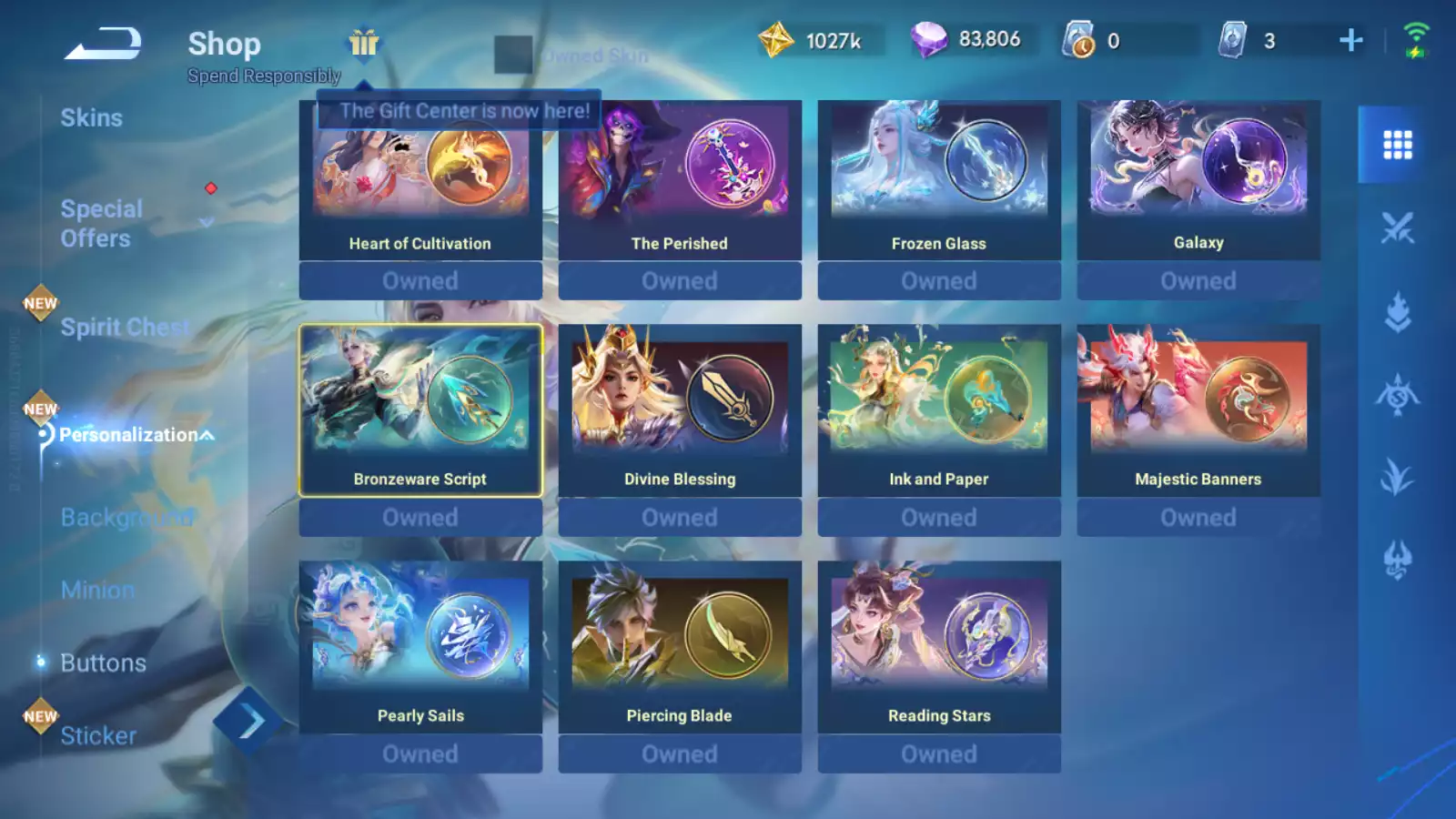Choose The Perished button skin

tap(680, 182)
